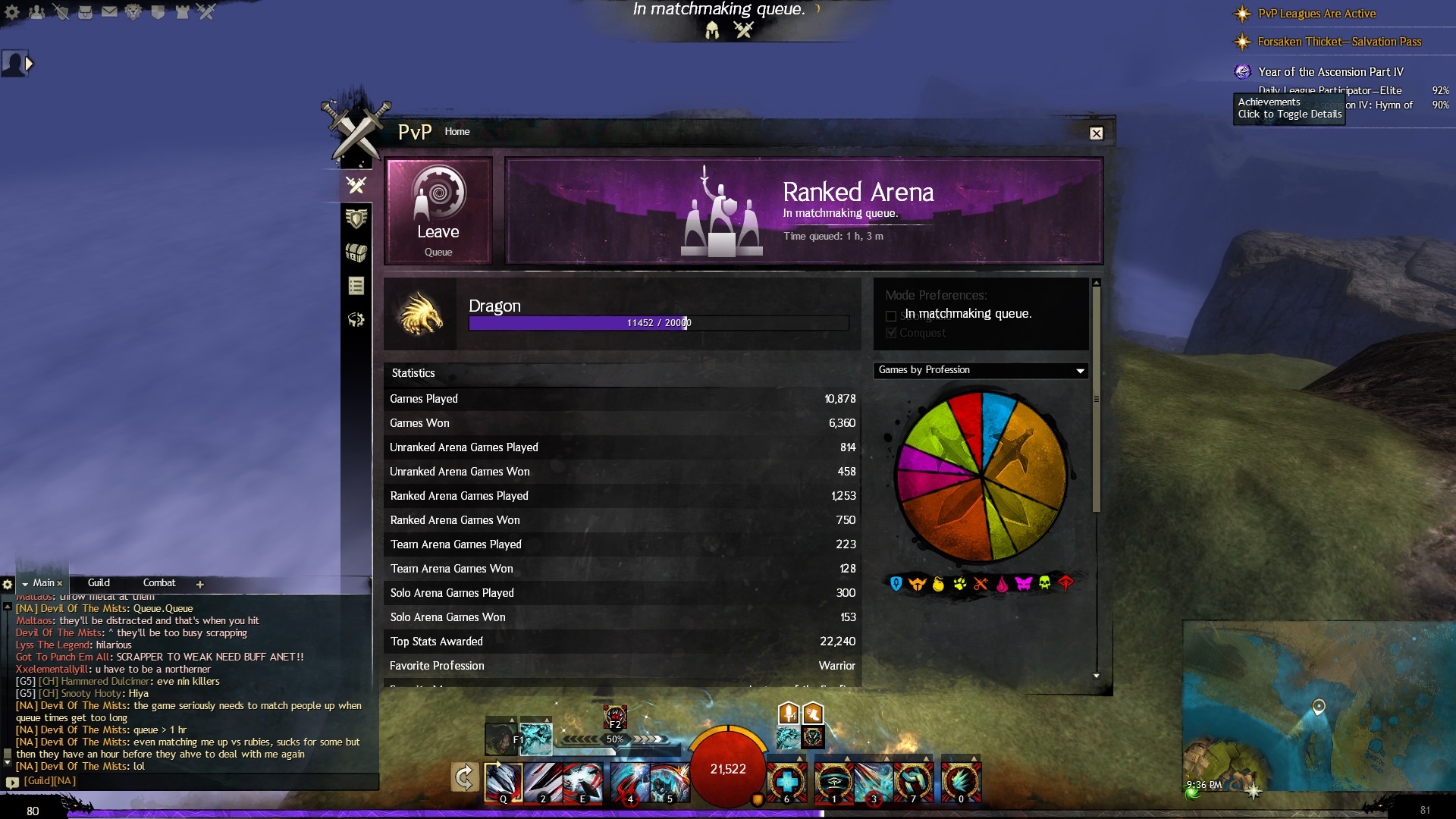Image resolution: width=1456 pixels, height=819 pixels.
Task: Expand Year of the Ascension Part IV tracker
Action: 1330,72
